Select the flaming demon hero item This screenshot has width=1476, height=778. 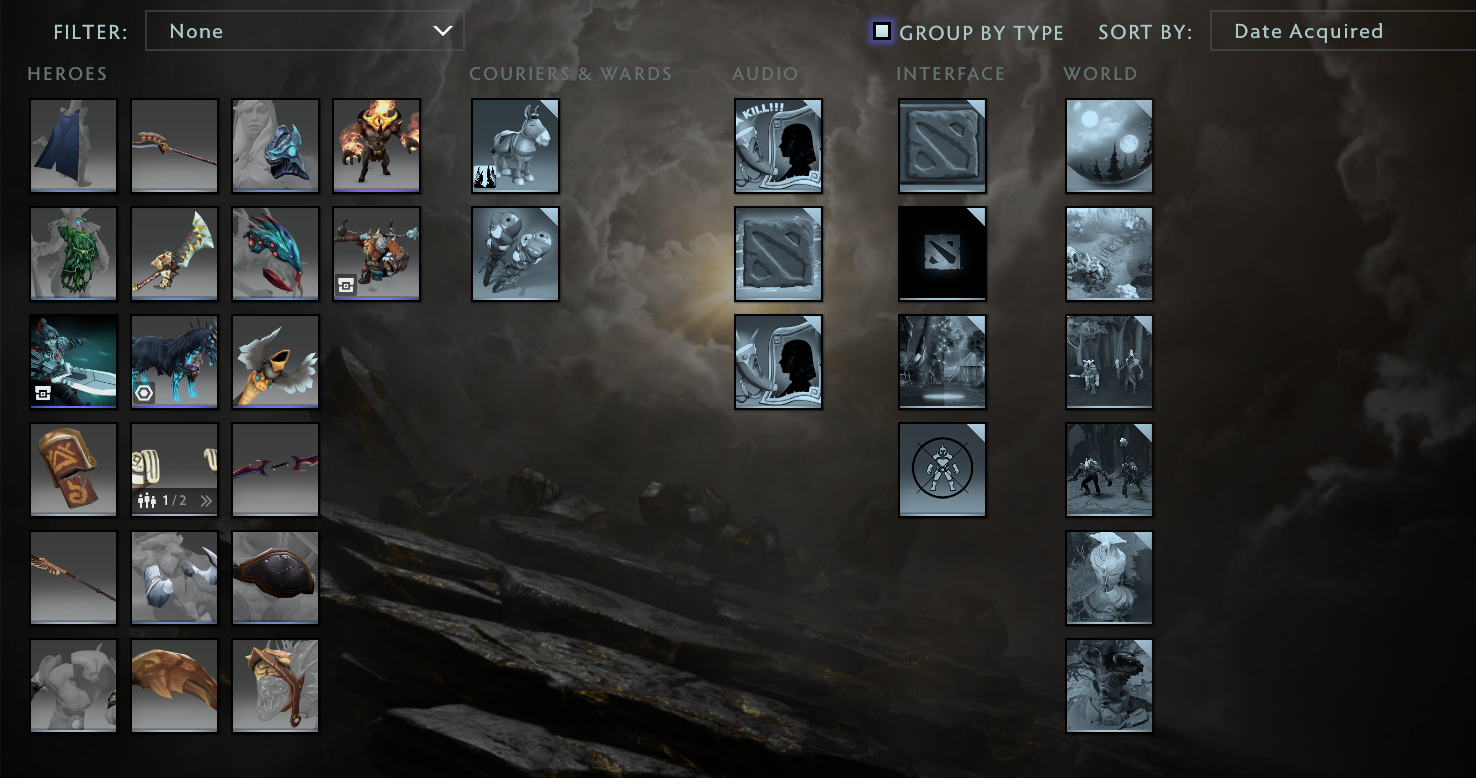click(377, 145)
